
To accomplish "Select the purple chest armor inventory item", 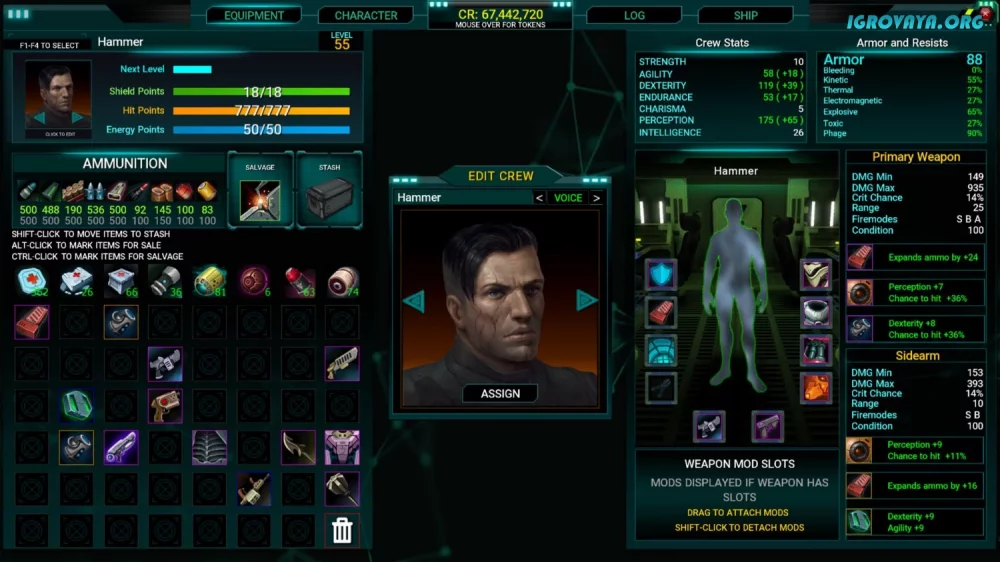I will (342, 447).
